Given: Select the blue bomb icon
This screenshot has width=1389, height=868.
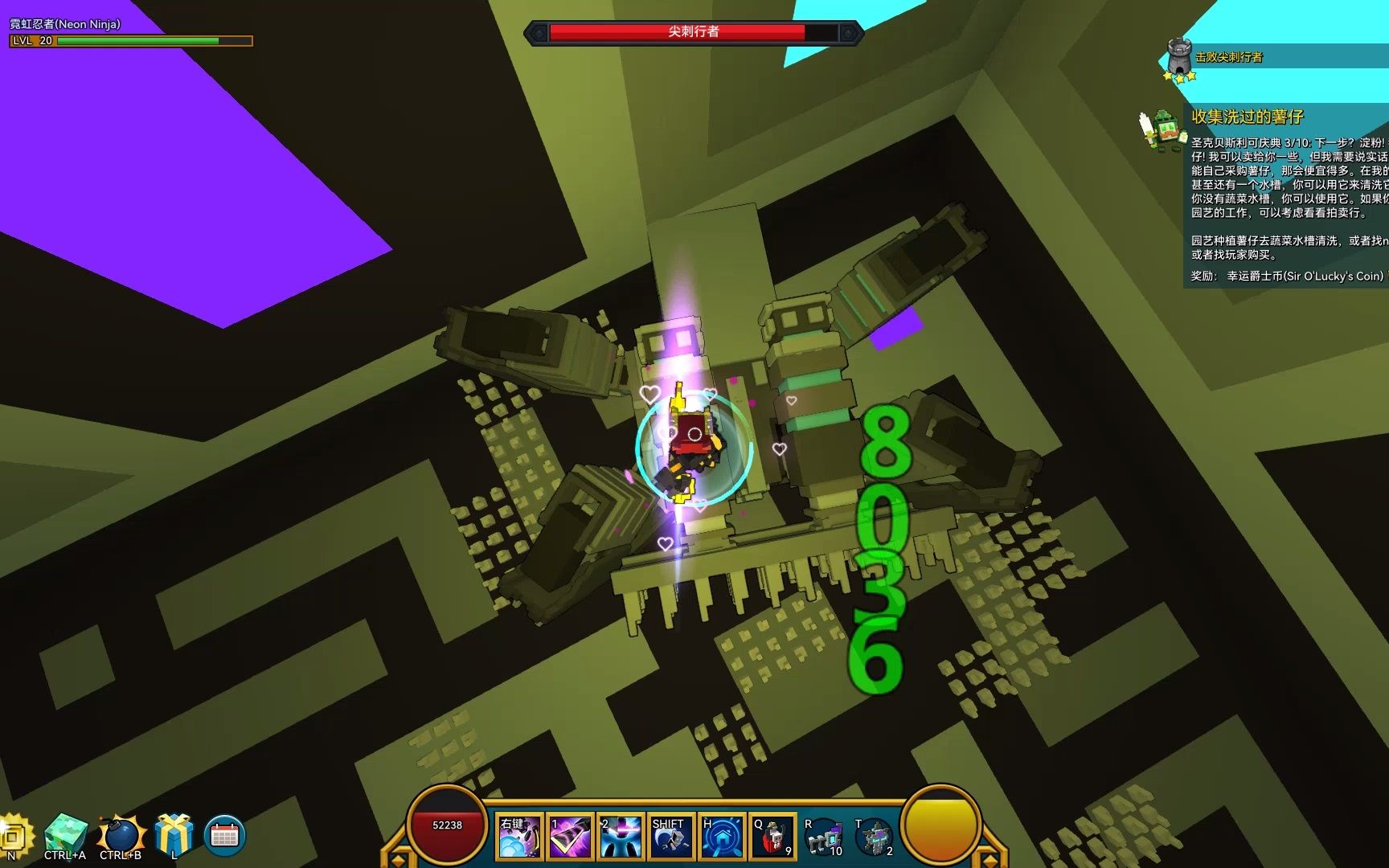Looking at the screenshot, I should tap(121, 834).
